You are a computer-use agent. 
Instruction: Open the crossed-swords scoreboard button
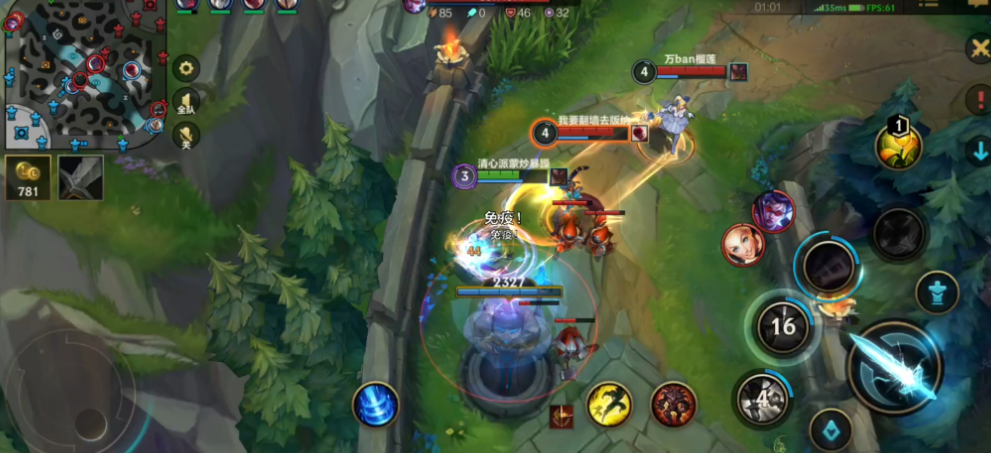pos(977,48)
